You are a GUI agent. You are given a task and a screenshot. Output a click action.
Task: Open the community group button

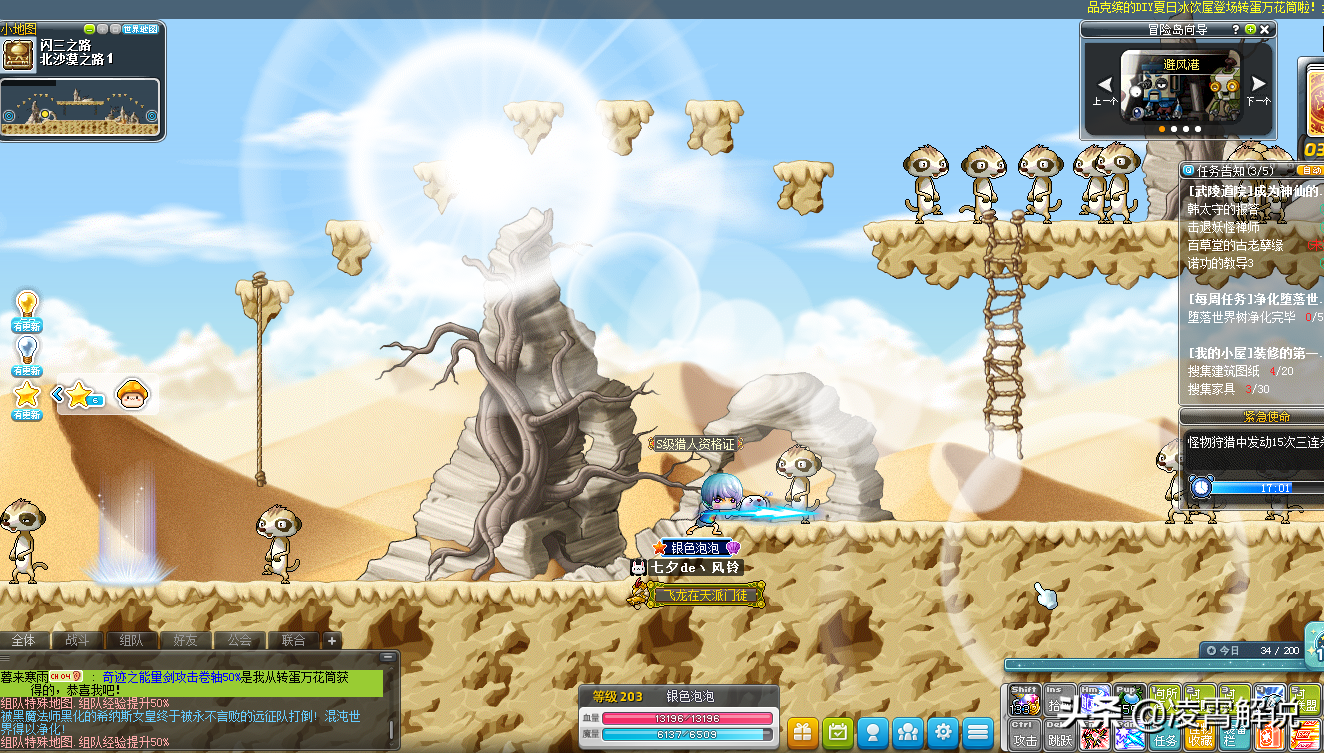pyautogui.click(x=908, y=732)
